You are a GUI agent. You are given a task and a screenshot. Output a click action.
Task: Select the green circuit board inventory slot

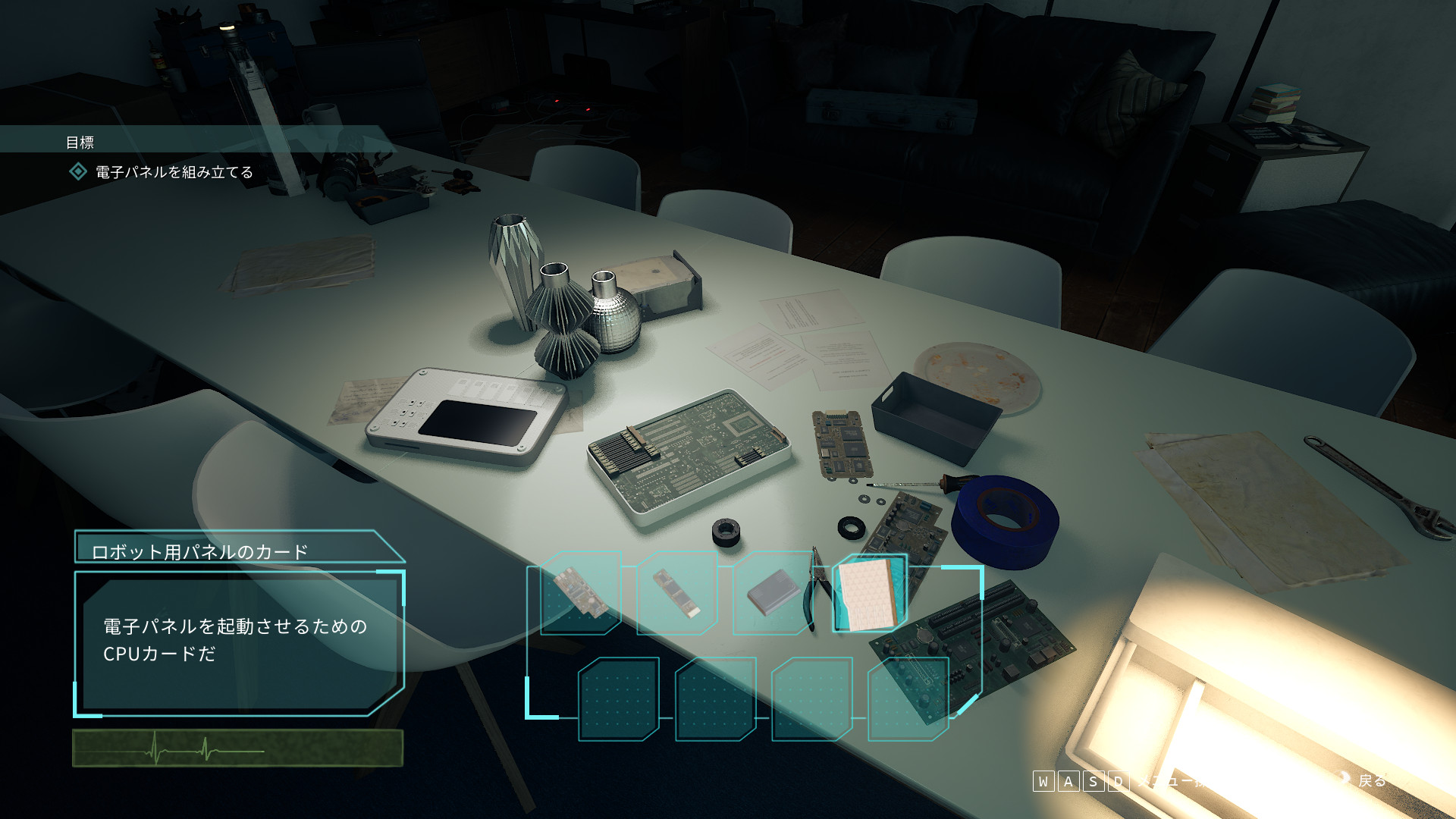580,593
